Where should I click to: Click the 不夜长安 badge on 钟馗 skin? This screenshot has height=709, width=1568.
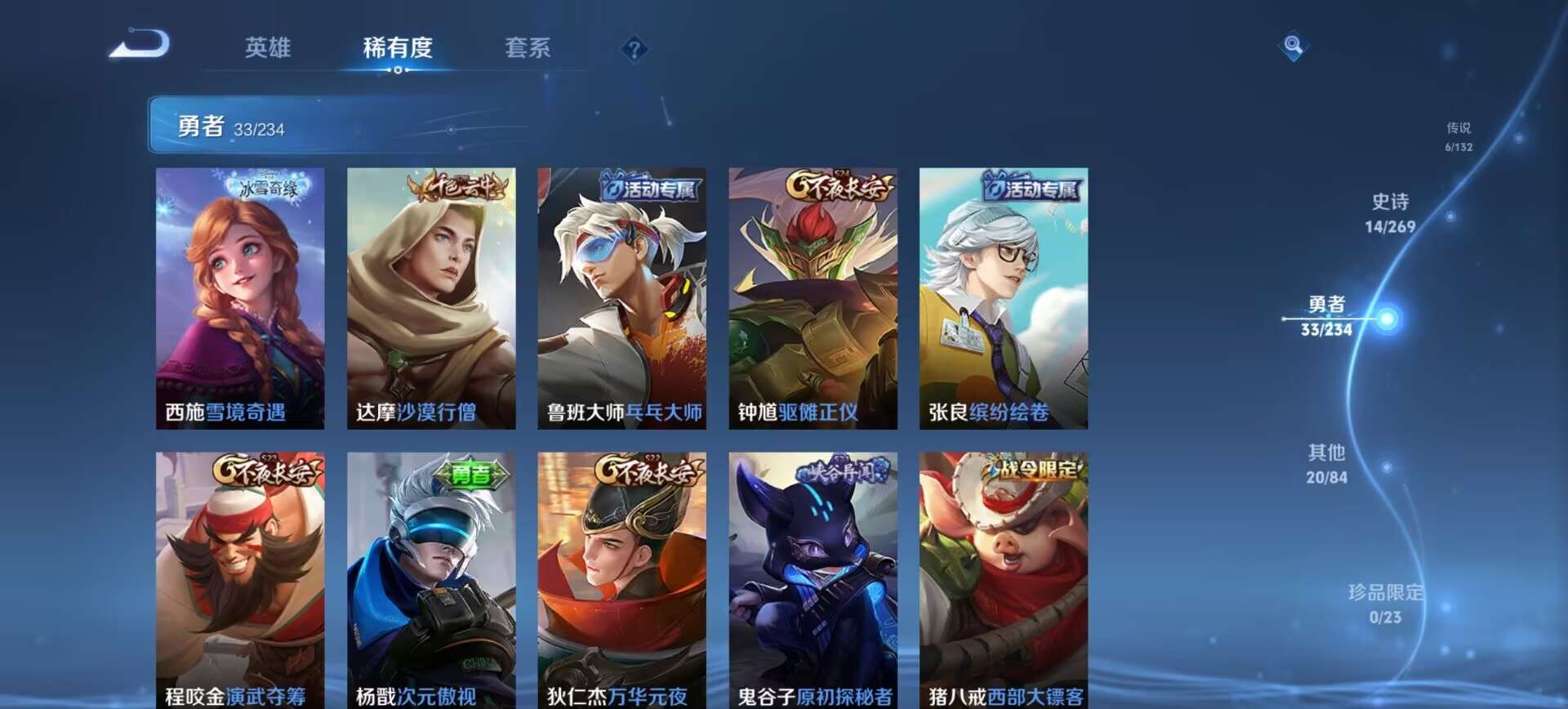pos(831,187)
